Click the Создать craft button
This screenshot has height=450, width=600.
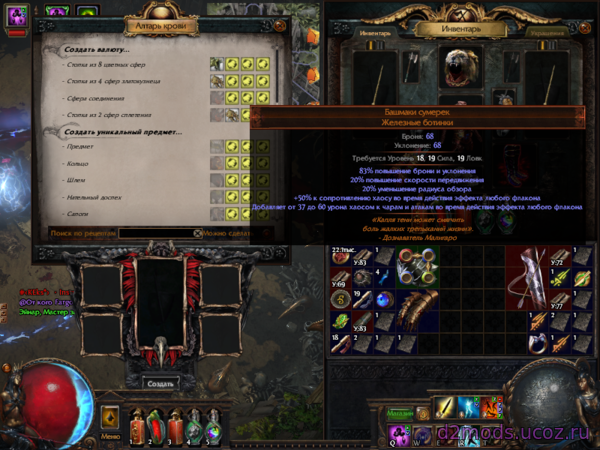point(160,383)
